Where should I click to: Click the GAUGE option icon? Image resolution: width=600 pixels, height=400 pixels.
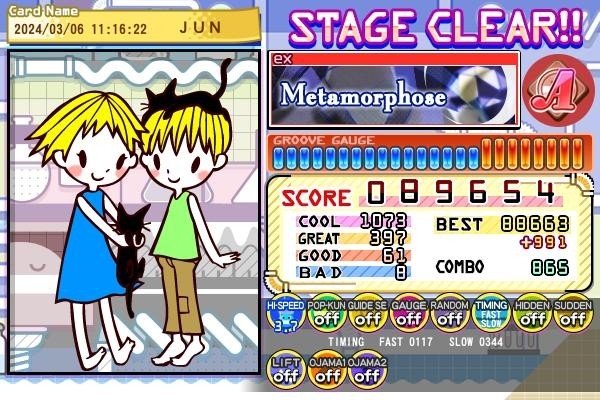click(x=408, y=315)
